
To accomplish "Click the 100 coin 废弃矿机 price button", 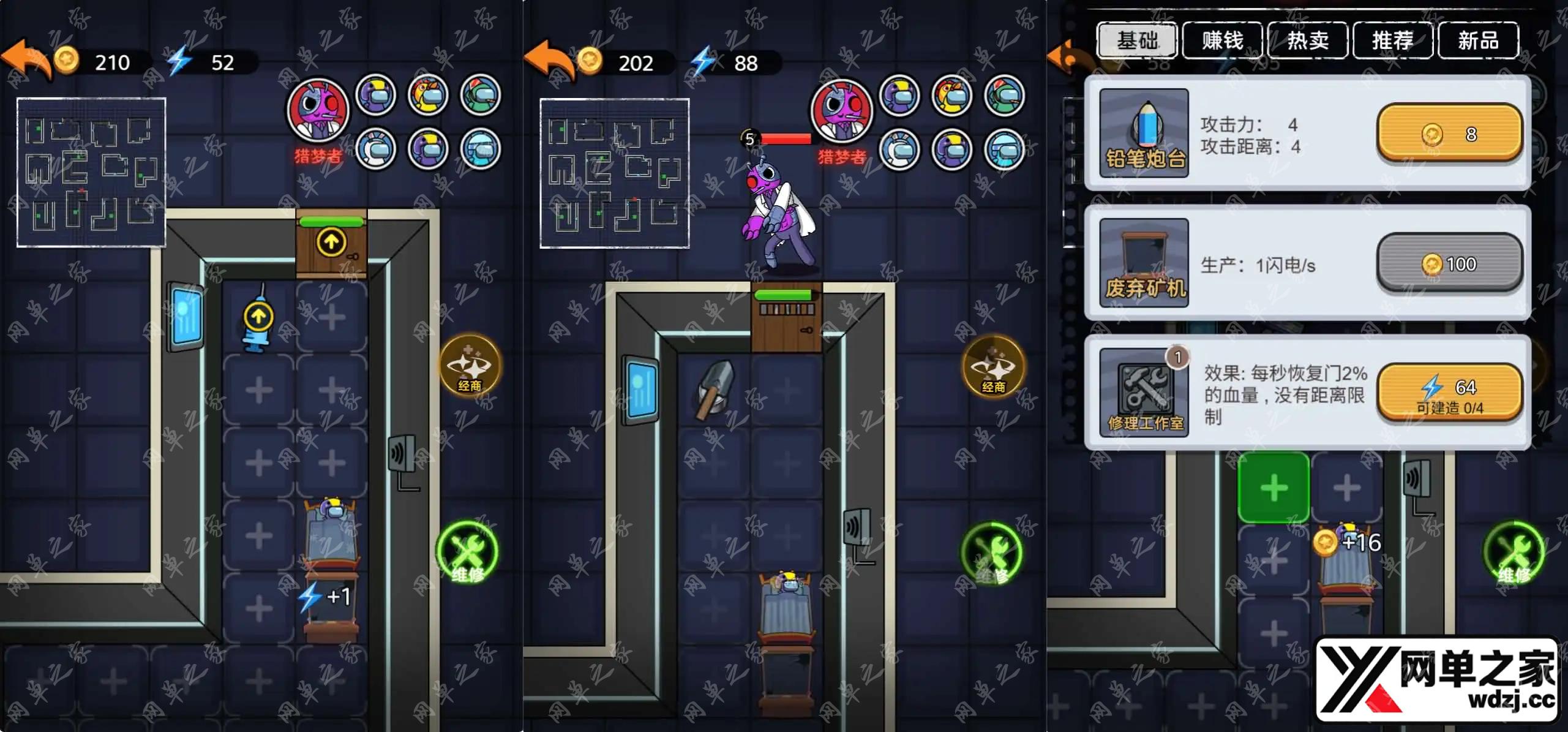I will 1449,263.
